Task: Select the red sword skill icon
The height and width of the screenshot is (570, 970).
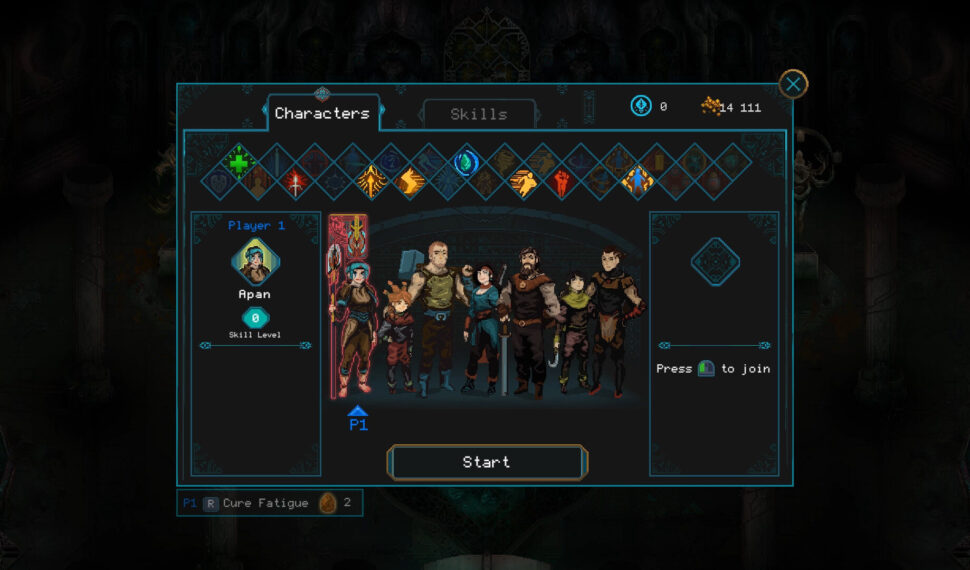Action: tap(296, 181)
